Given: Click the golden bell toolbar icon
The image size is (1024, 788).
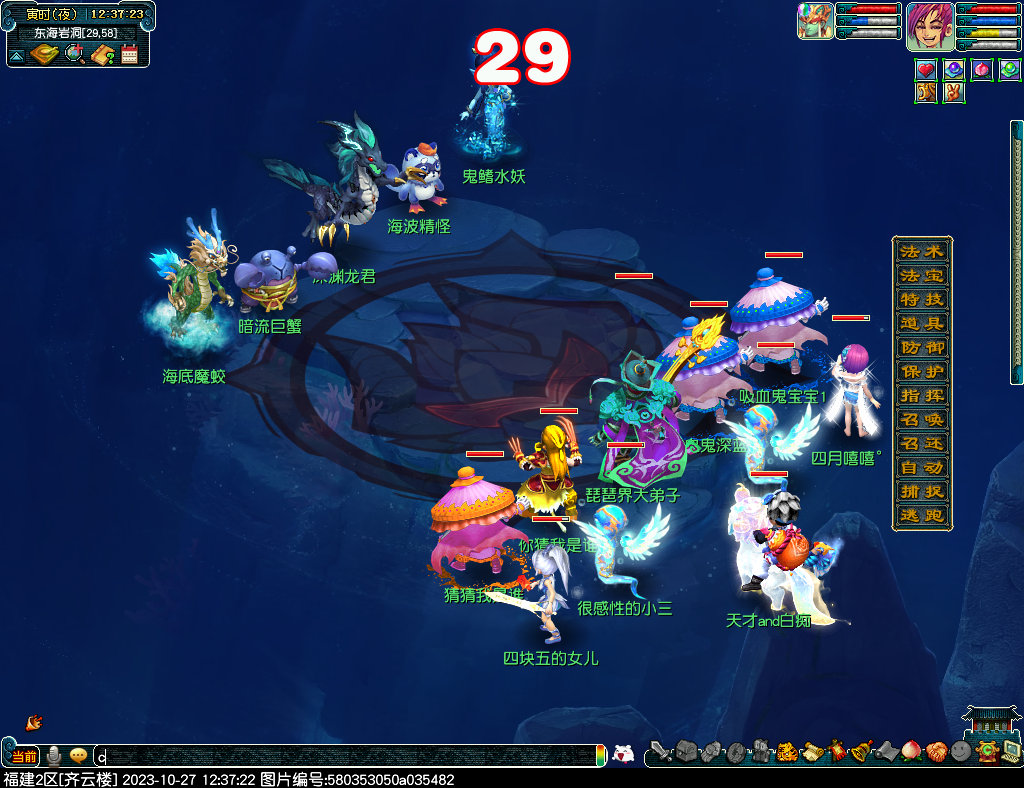Looking at the screenshot, I should point(860,751).
